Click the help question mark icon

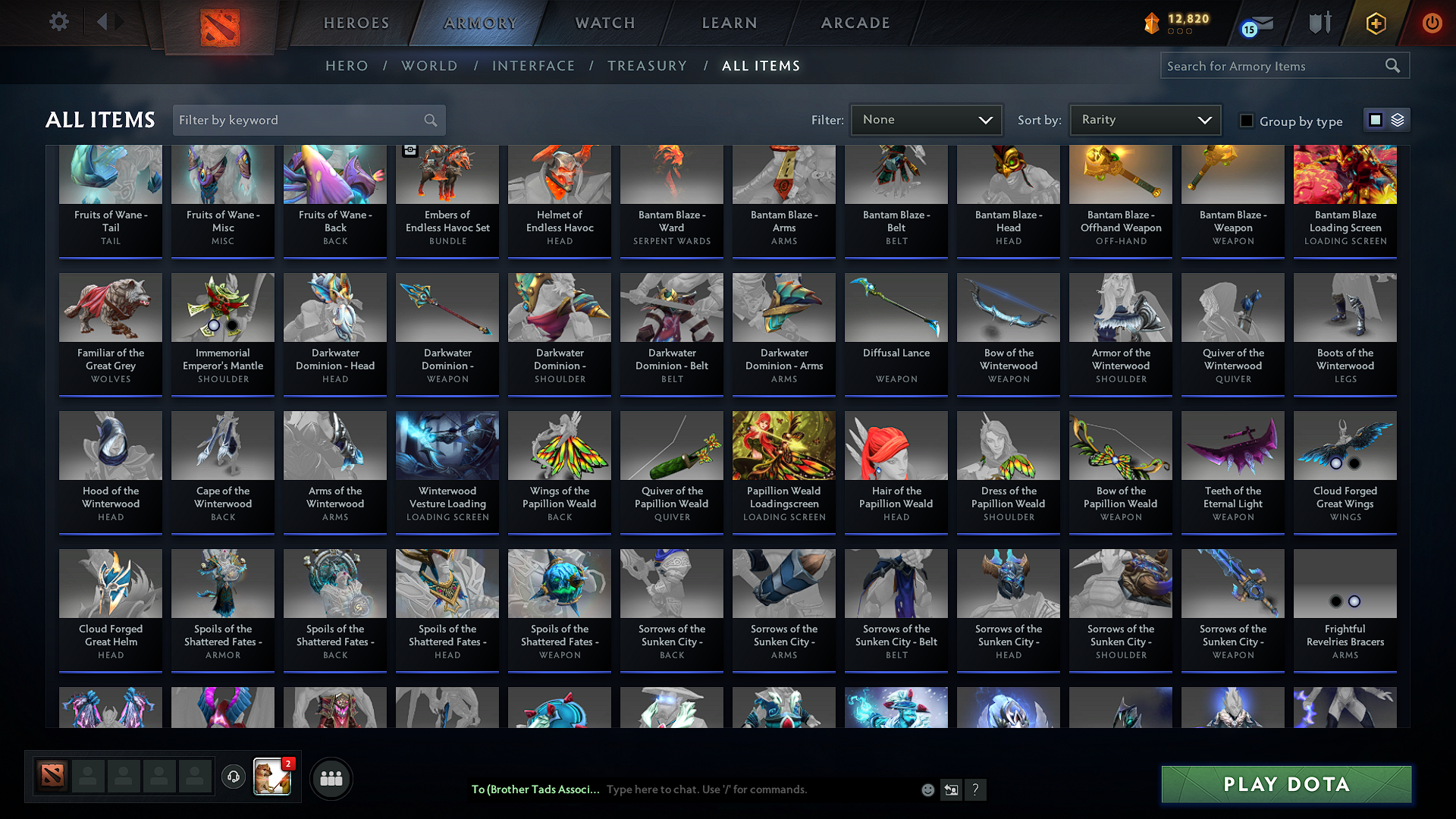pos(976,789)
